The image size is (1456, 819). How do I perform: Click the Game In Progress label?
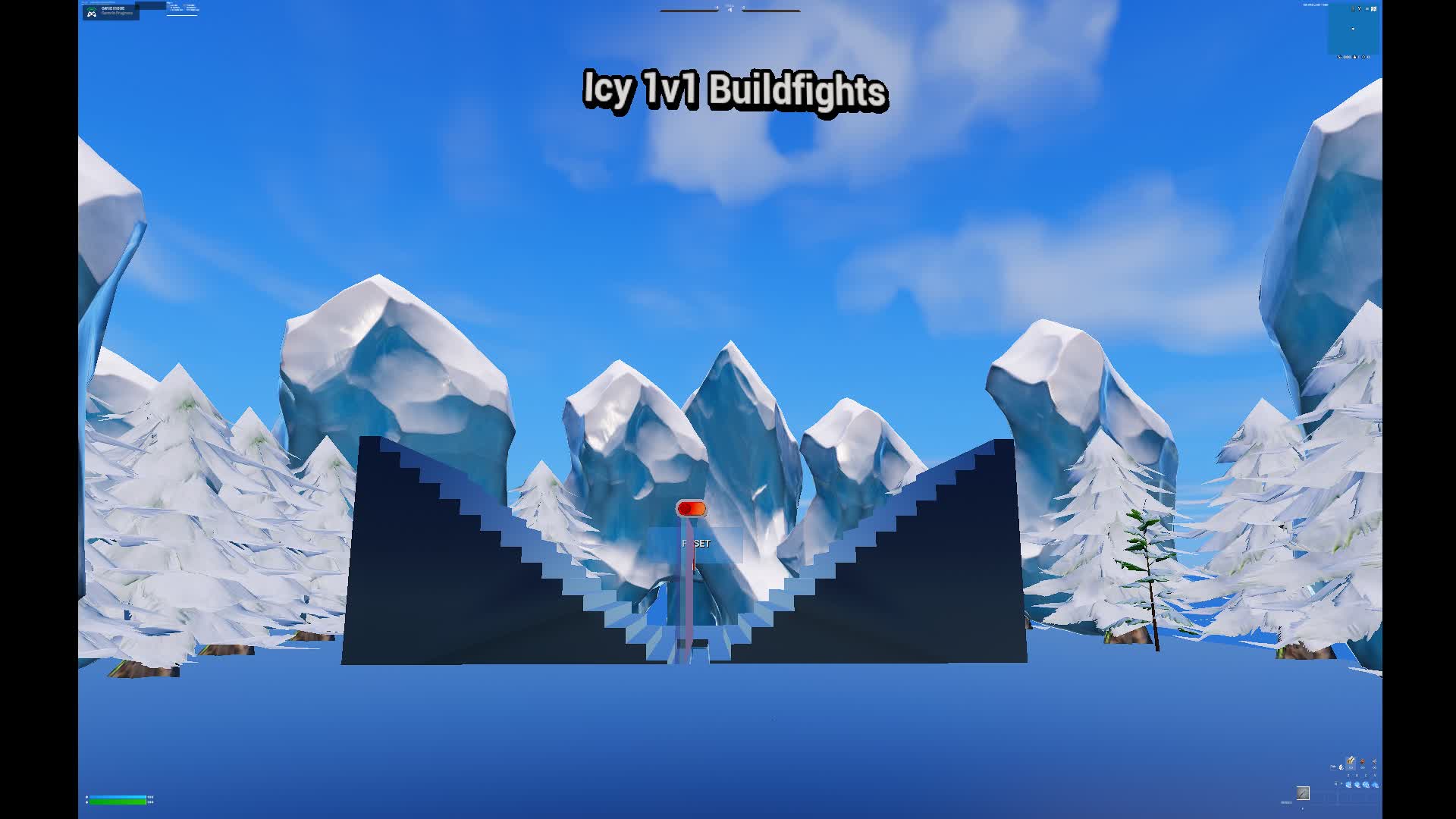[x=118, y=14]
